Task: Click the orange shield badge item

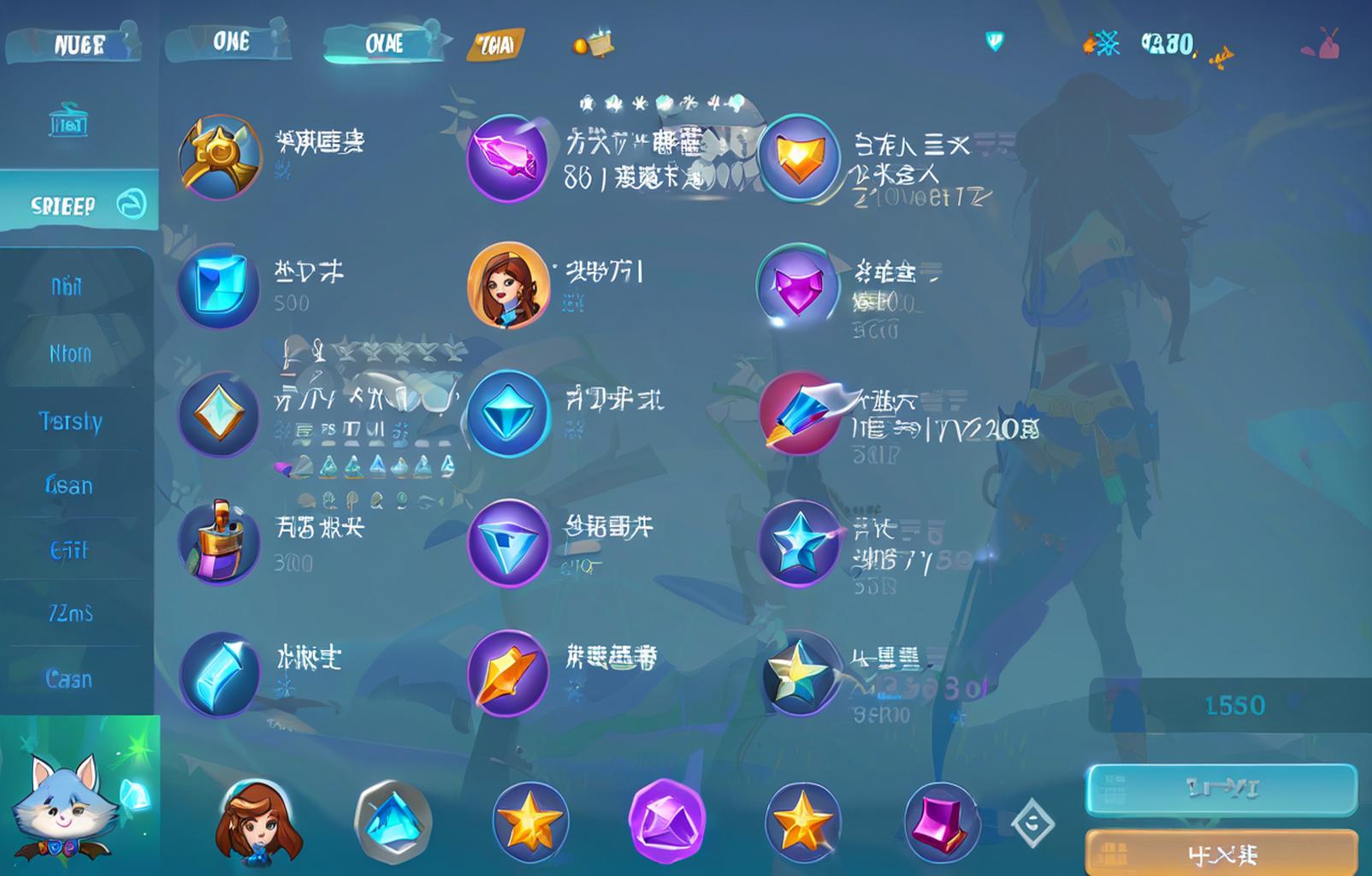Action: coord(801,157)
